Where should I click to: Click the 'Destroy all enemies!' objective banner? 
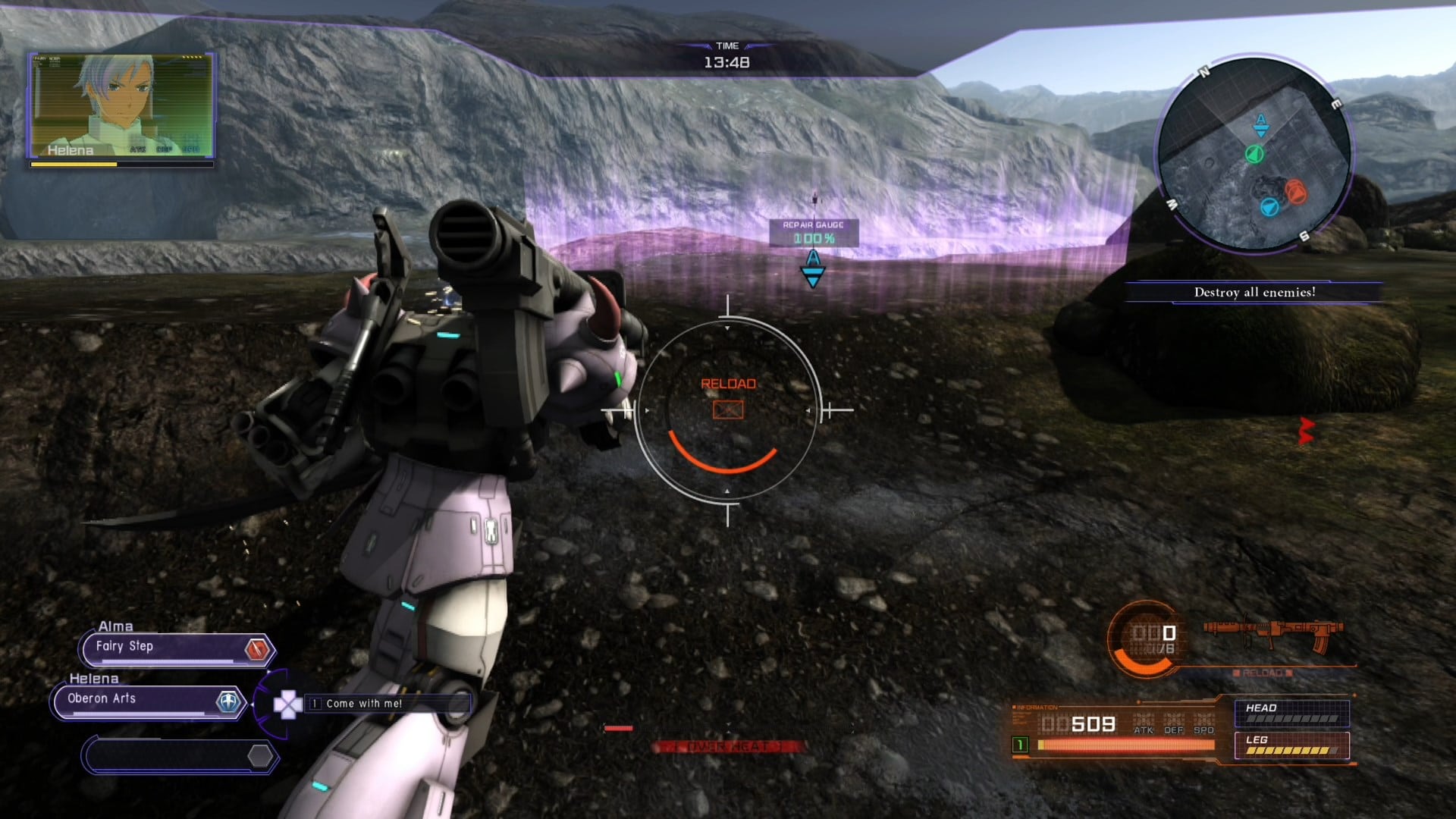click(1254, 292)
